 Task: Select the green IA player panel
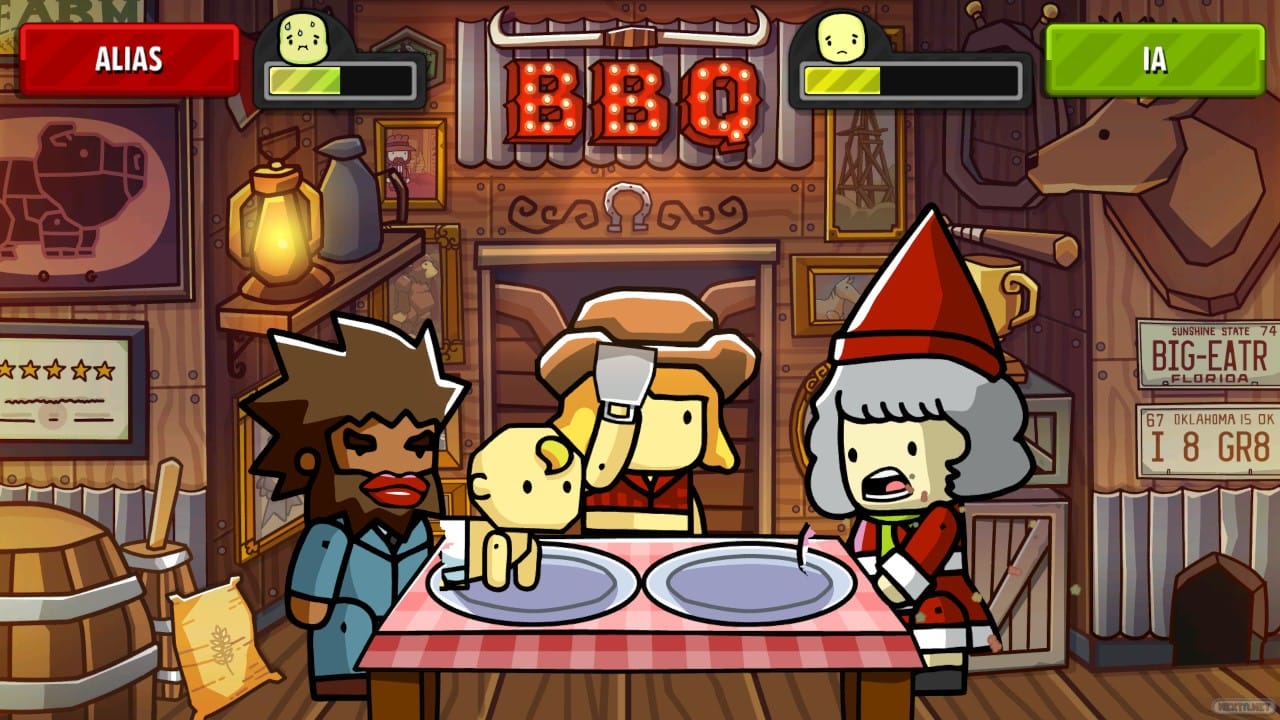pos(1154,60)
